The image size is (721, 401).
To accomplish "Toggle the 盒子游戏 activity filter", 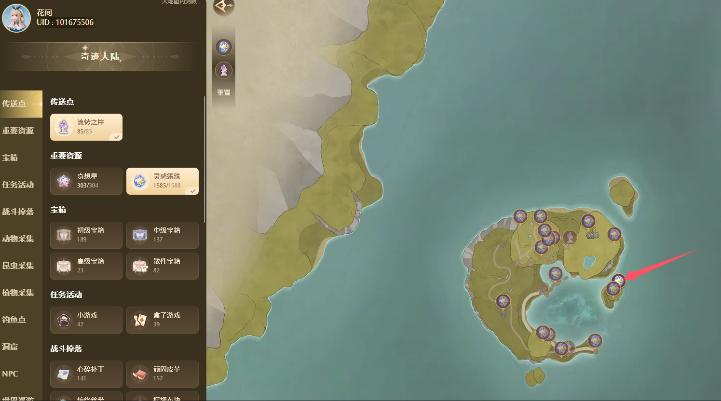I will click(x=162, y=319).
